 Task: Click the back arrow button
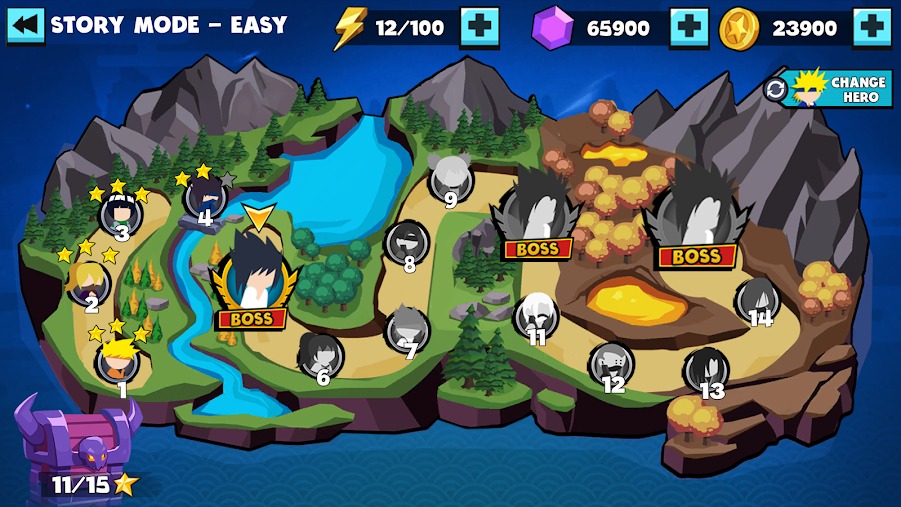coord(26,26)
